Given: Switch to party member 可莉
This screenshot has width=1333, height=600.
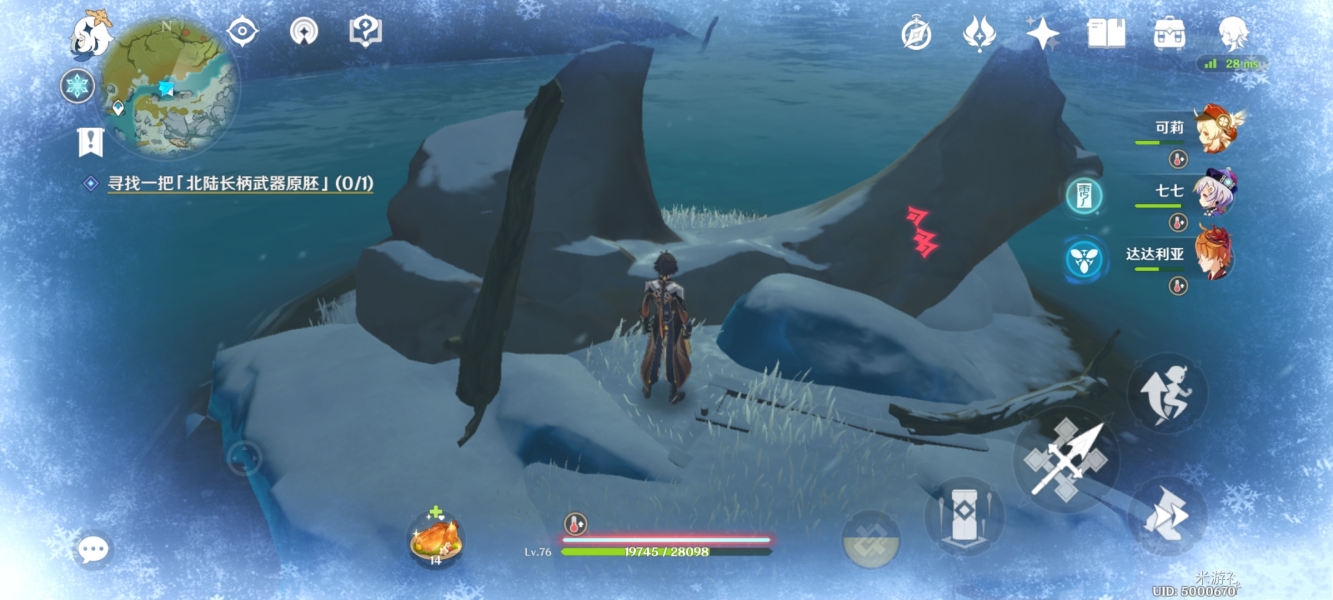Looking at the screenshot, I should pyautogui.click(x=1212, y=128).
